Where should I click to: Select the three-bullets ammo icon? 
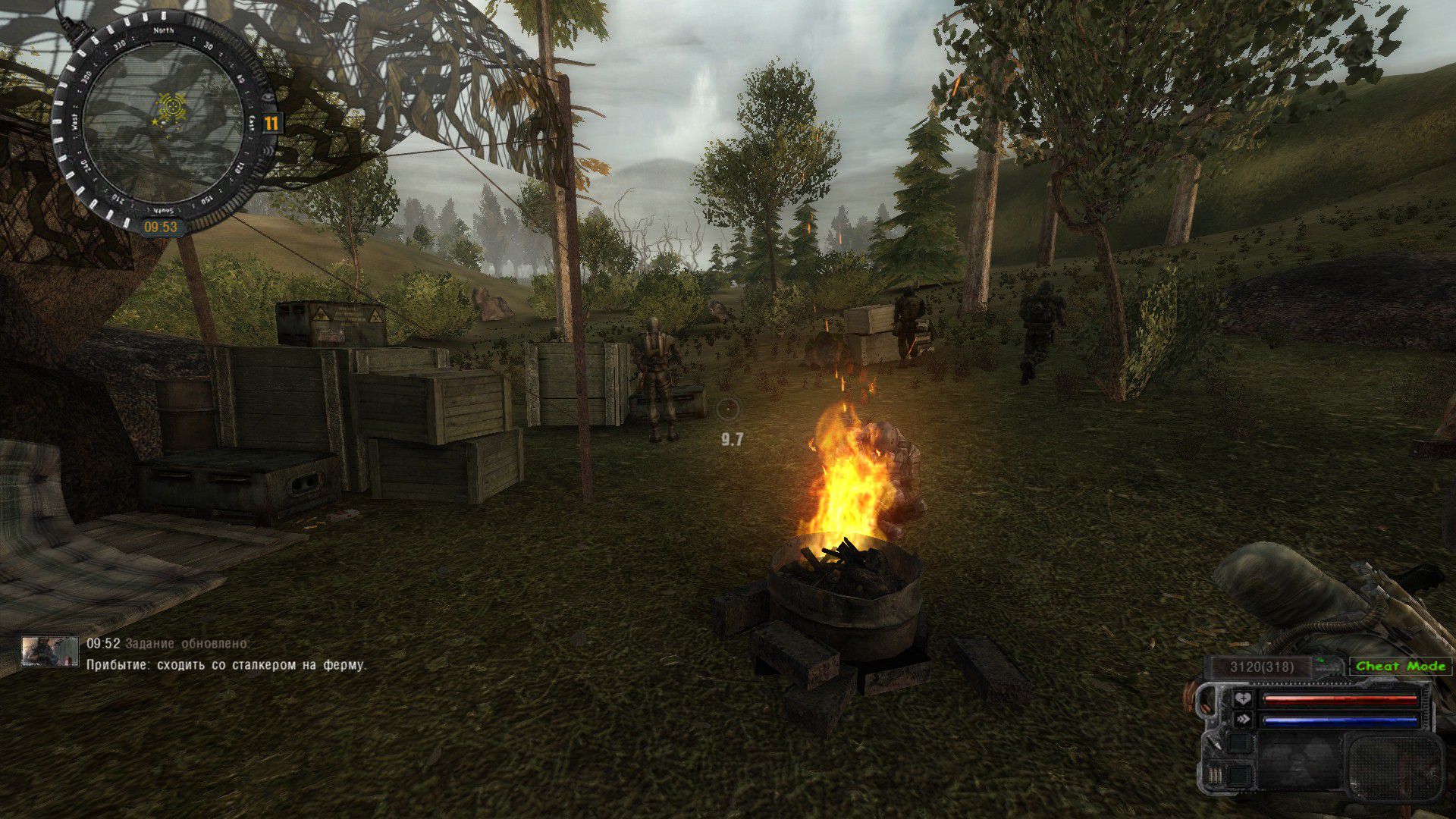point(1215,775)
